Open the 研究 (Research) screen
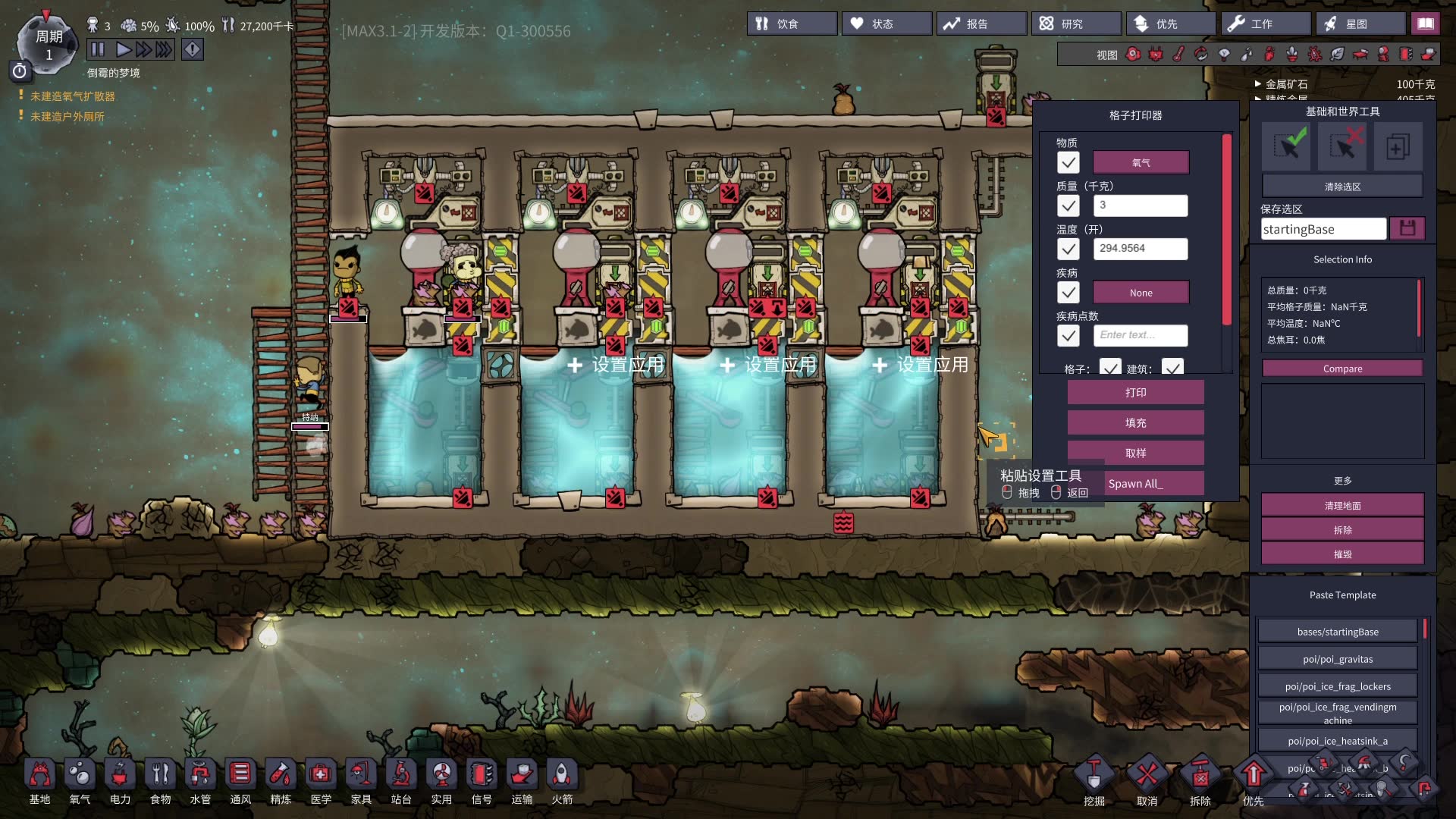The width and height of the screenshot is (1456, 819). [x=1075, y=24]
